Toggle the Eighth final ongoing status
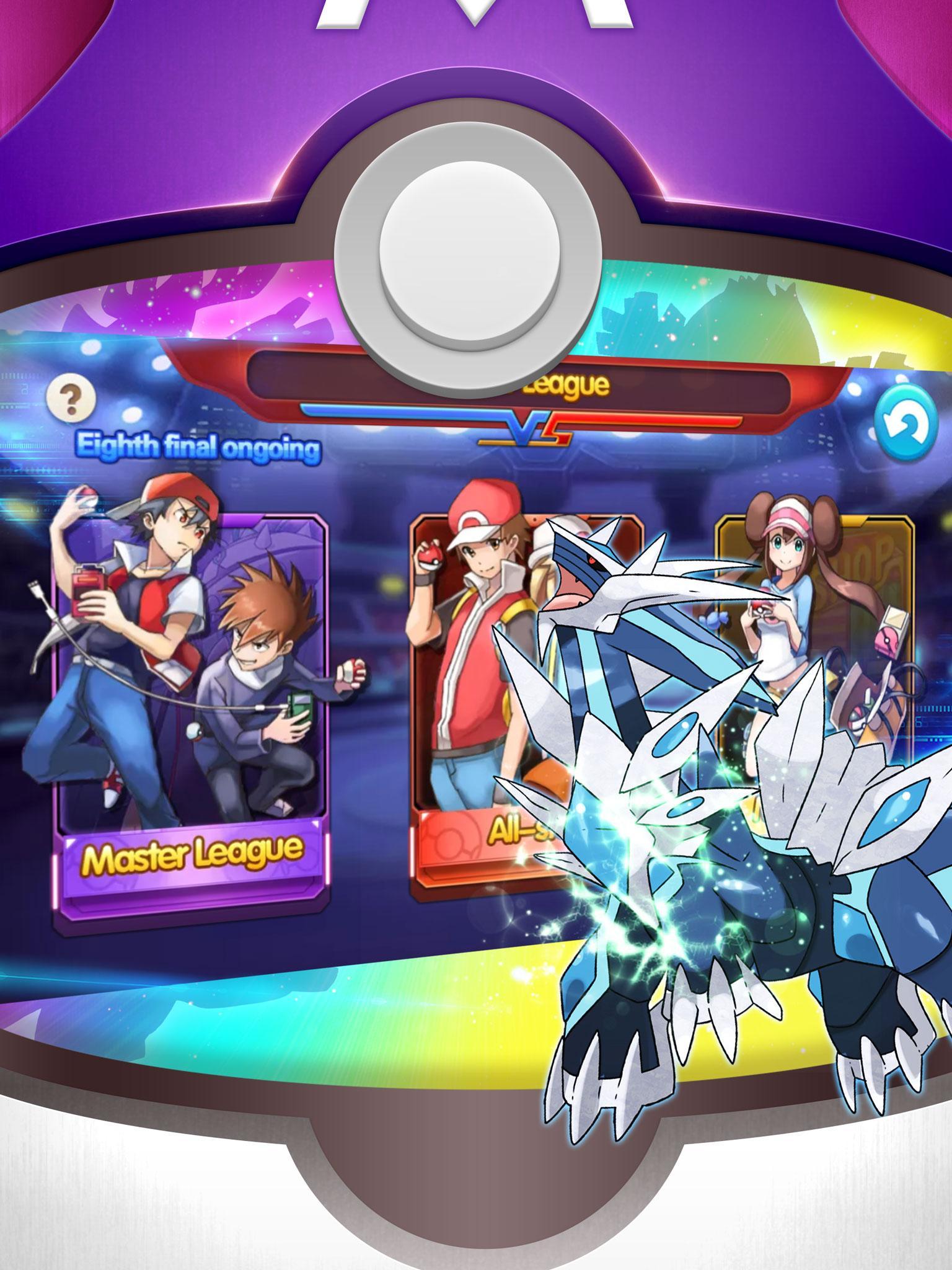The height and width of the screenshot is (1270, 952). (198, 445)
